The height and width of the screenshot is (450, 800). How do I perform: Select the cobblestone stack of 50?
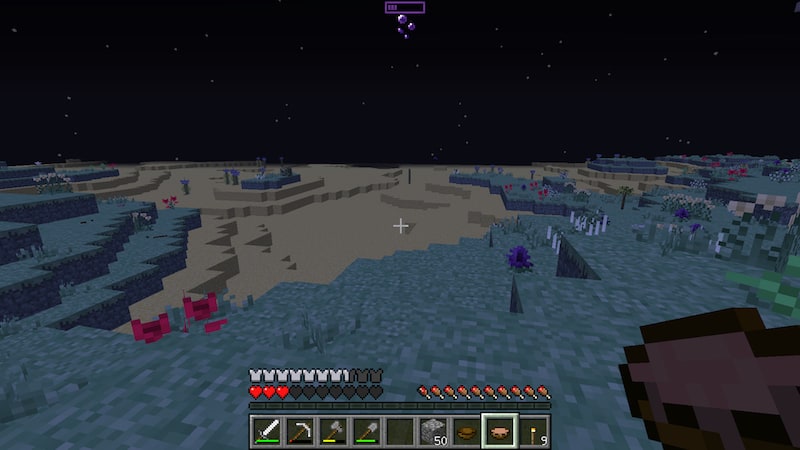coord(433,431)
